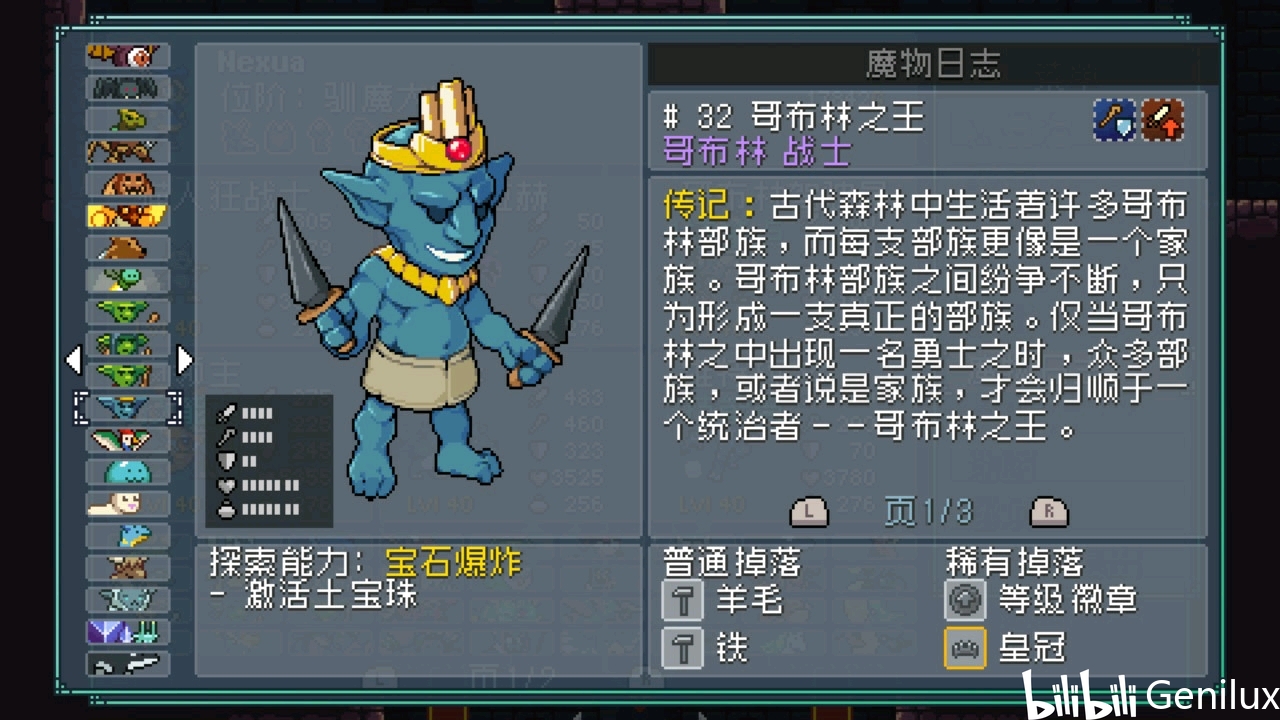Select the highlighted Goblin King list entry
Screen dimensions: 1280x720
128,408
